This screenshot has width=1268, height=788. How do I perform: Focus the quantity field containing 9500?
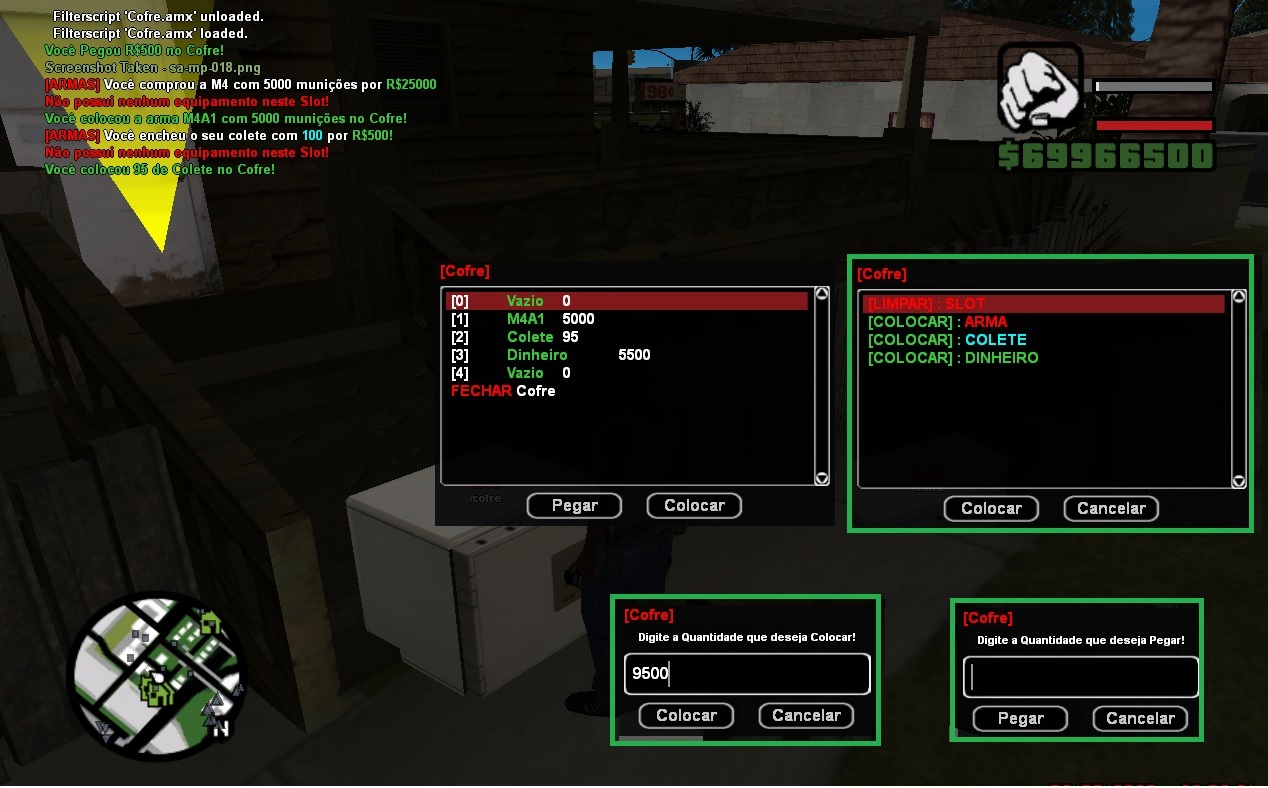pos(747,674)
